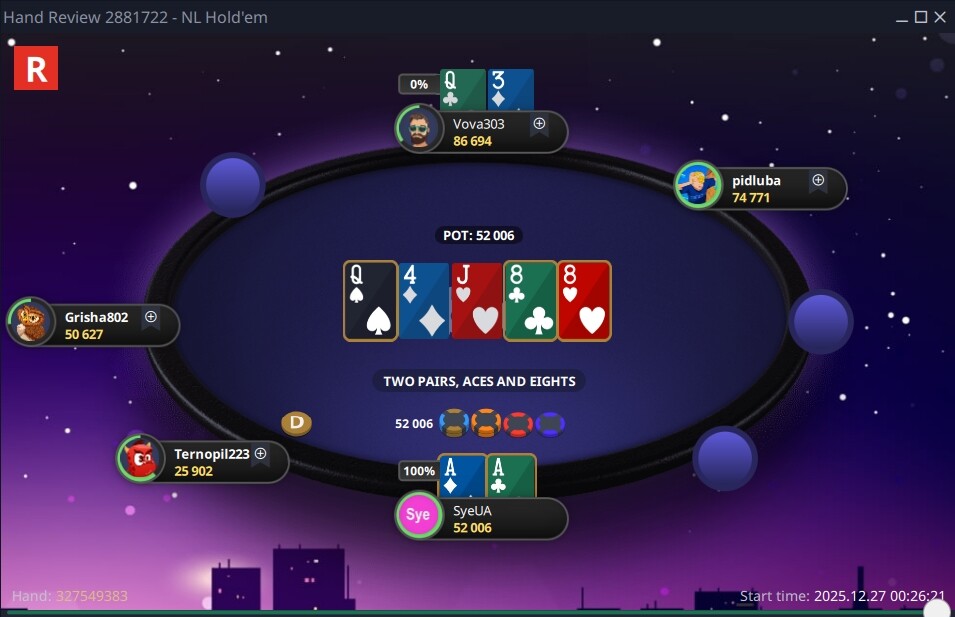Choose Ternopil223's red devil avatar
Viewport: 955px width, 617px height.
(x=141, y=459)
